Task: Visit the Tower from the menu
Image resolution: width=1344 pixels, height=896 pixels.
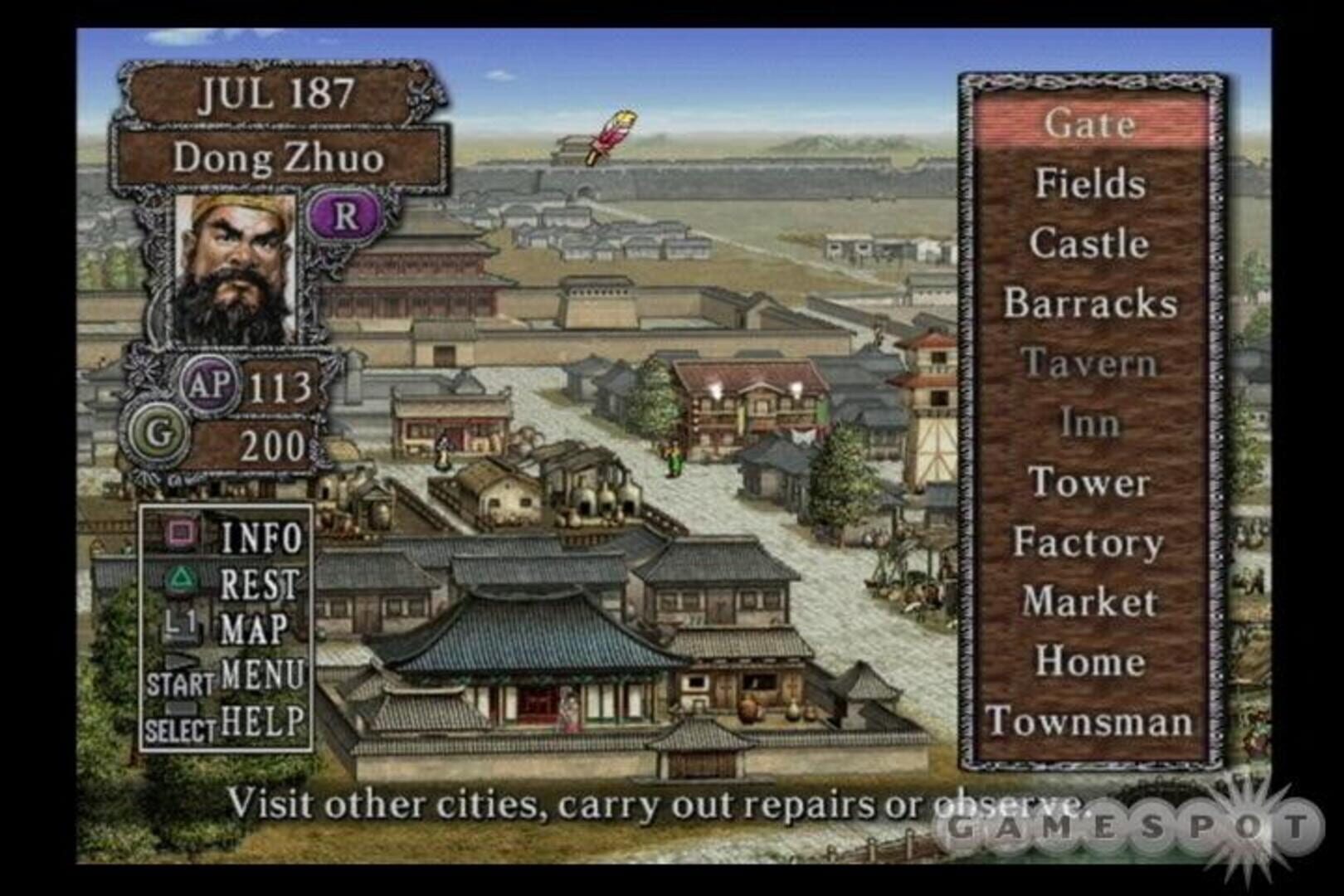Action: pos(1091,481)
